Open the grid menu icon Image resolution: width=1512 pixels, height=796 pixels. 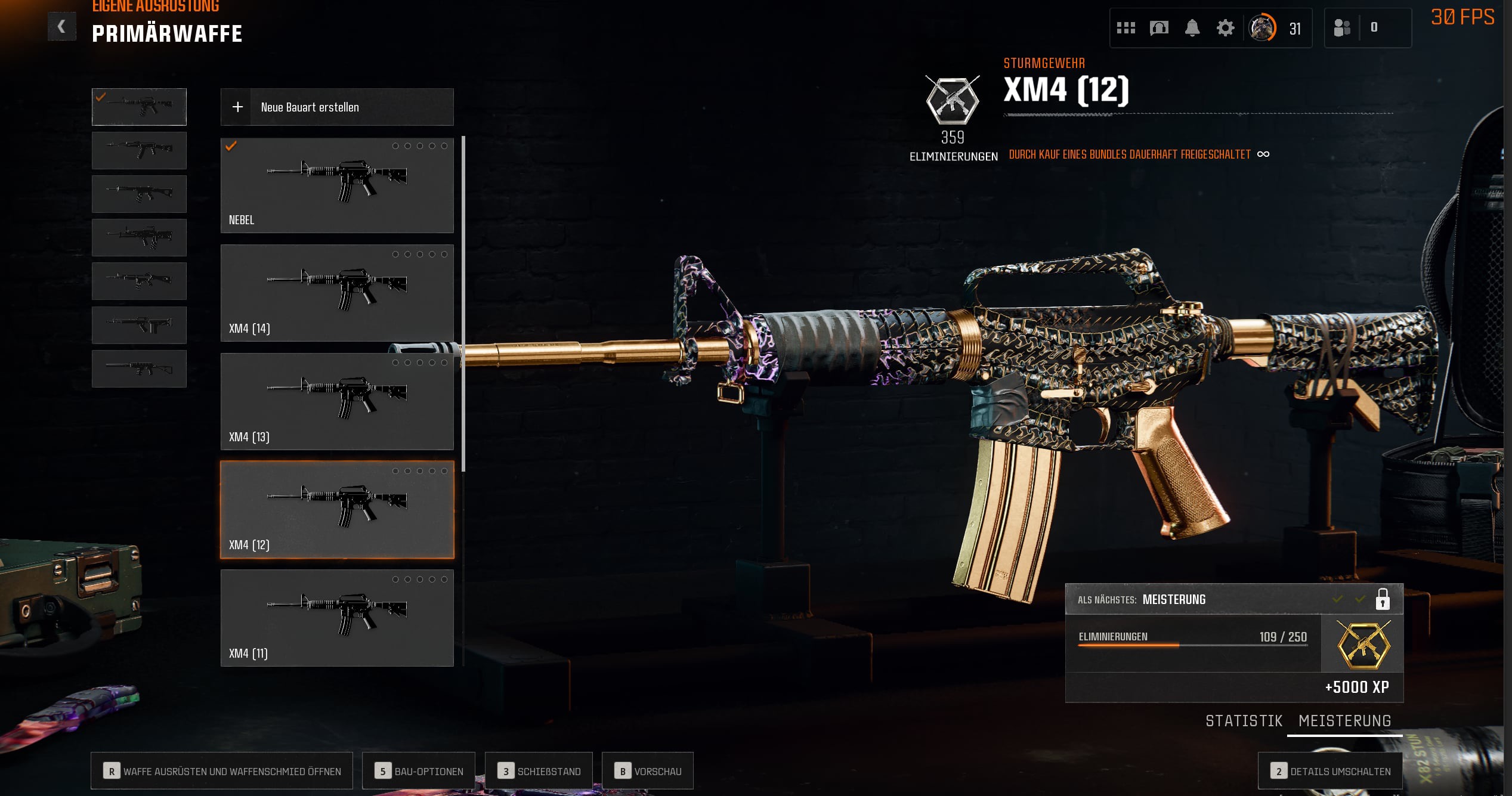click(x=1126, y=28)
